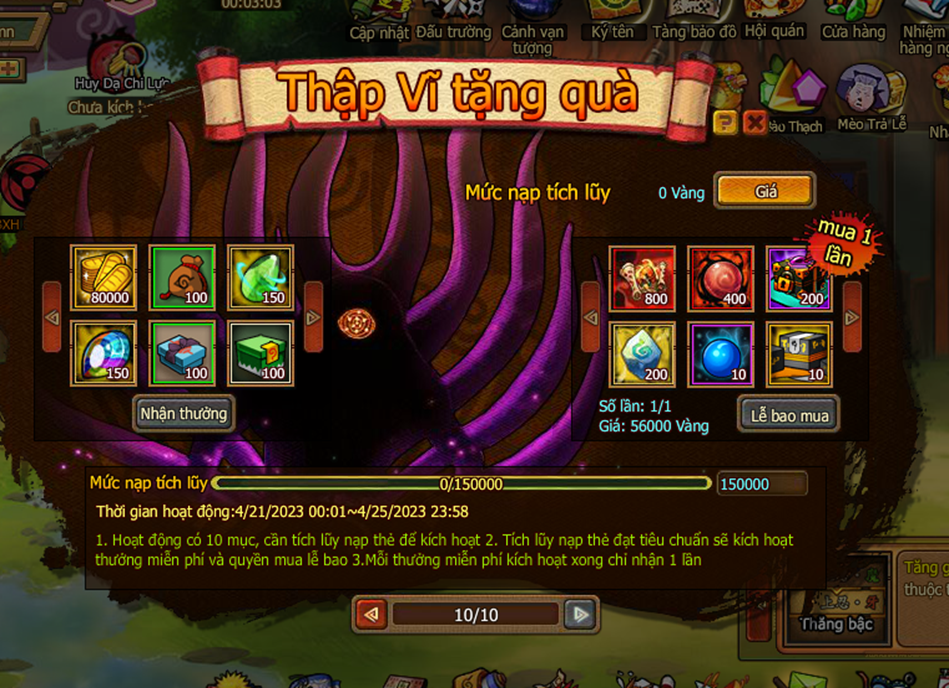949x688 pixels.
Task: Buy the bundle via Lễ bao mua
Action: tap(789, 414)
